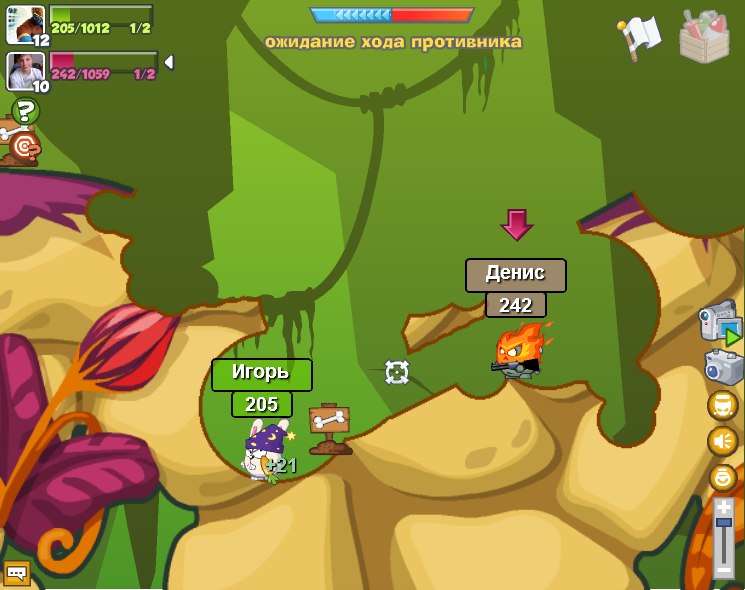The image size is (745, 590).
Task: Click the orange target hint icon
Action: (x=22, y=148)
